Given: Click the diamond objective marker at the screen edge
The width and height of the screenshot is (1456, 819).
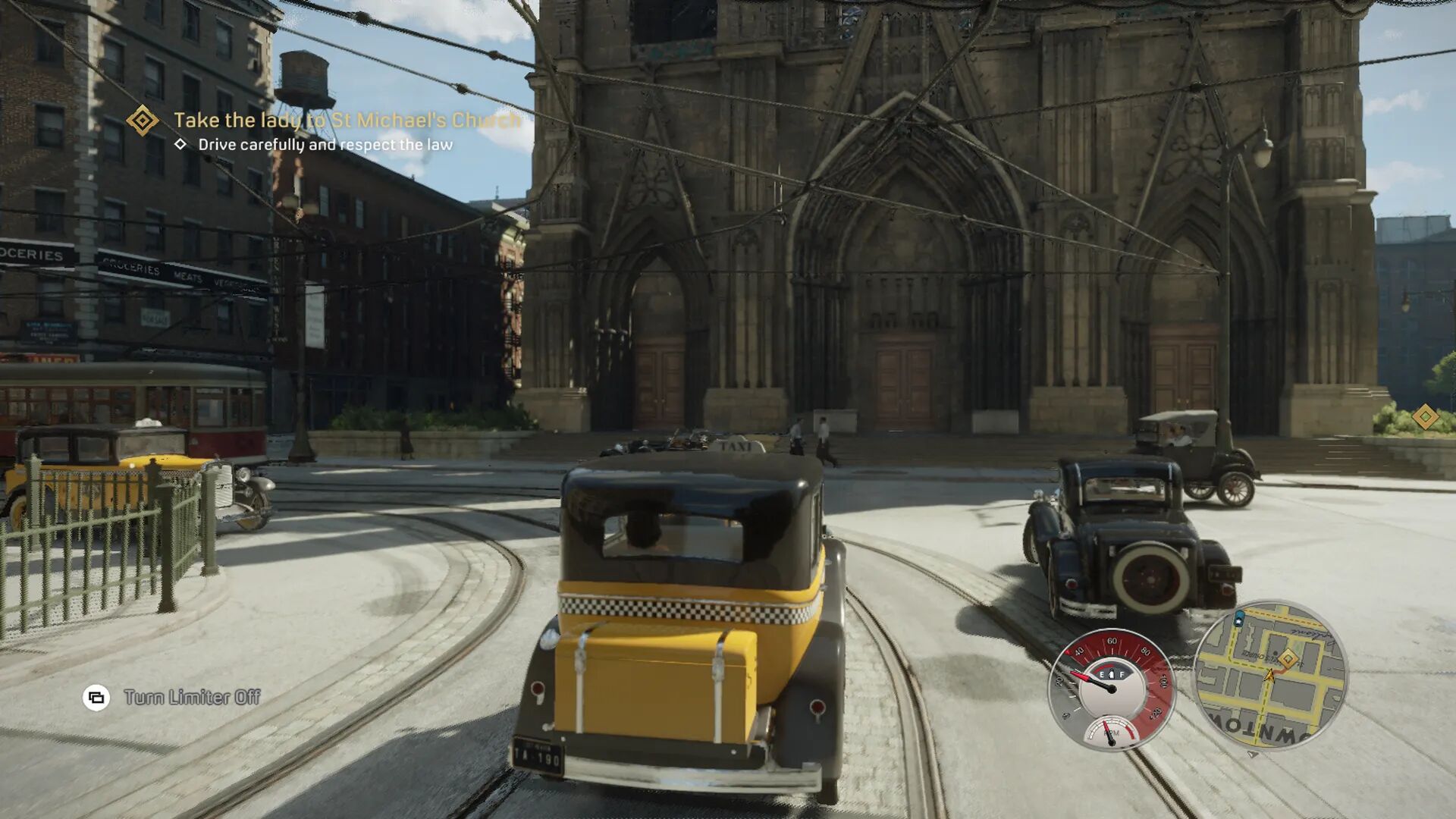Looking at the screenshot, I should click(x=1425, y=416).
